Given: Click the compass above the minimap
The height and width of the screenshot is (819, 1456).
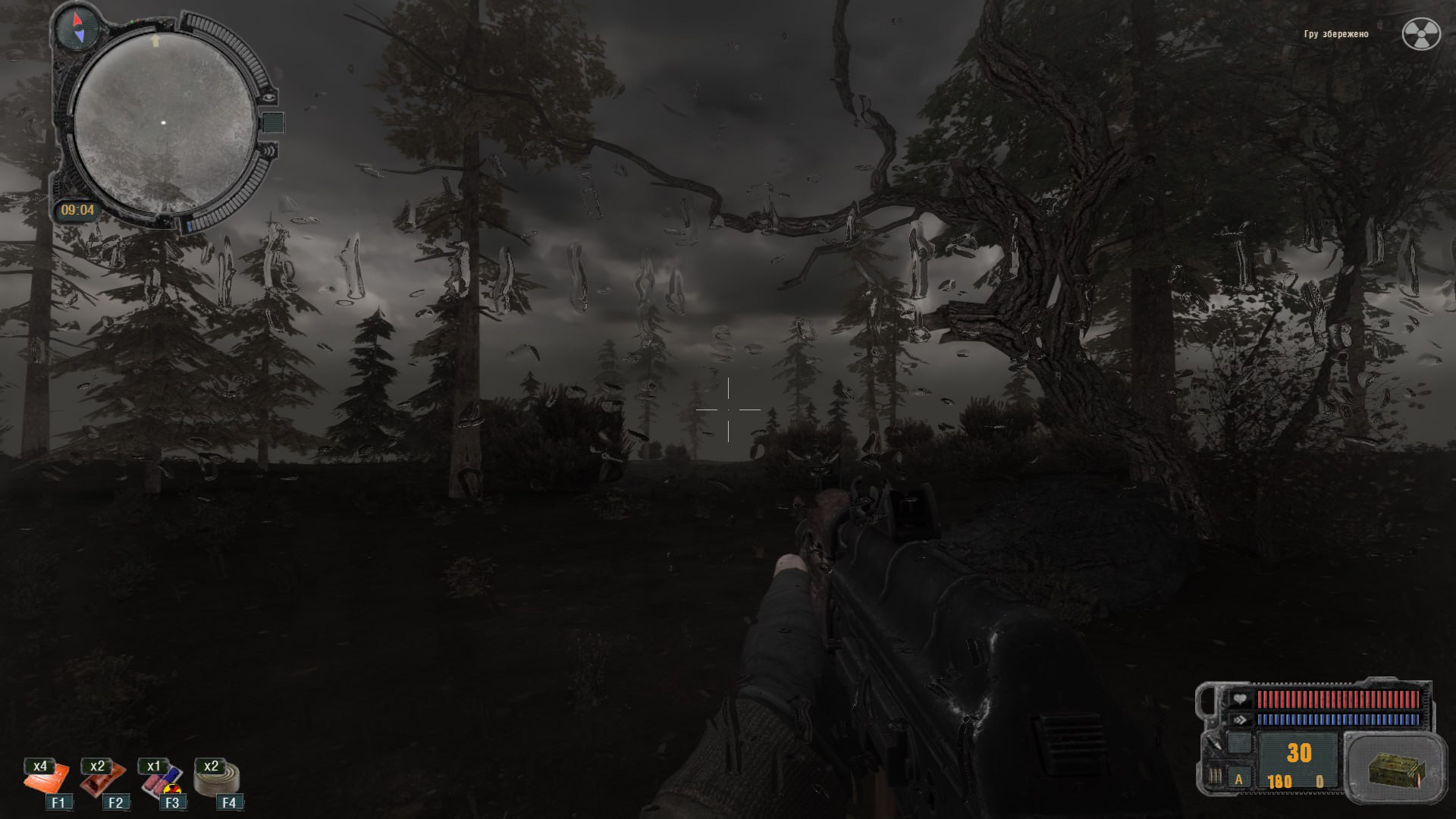Looking at the screenshot, I should (x=78, y=27).
